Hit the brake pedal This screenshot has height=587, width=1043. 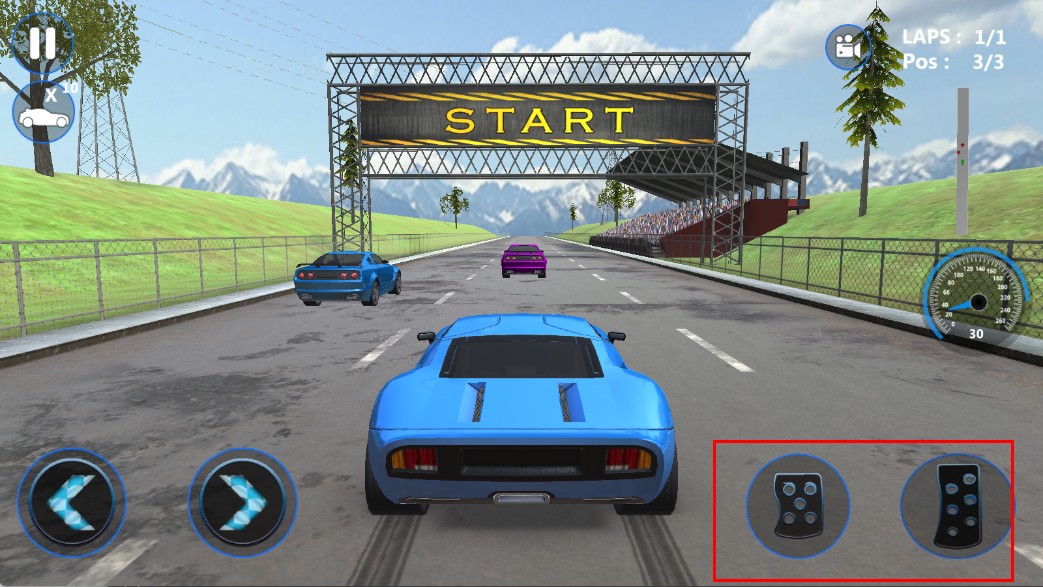[x=798, y=505]
